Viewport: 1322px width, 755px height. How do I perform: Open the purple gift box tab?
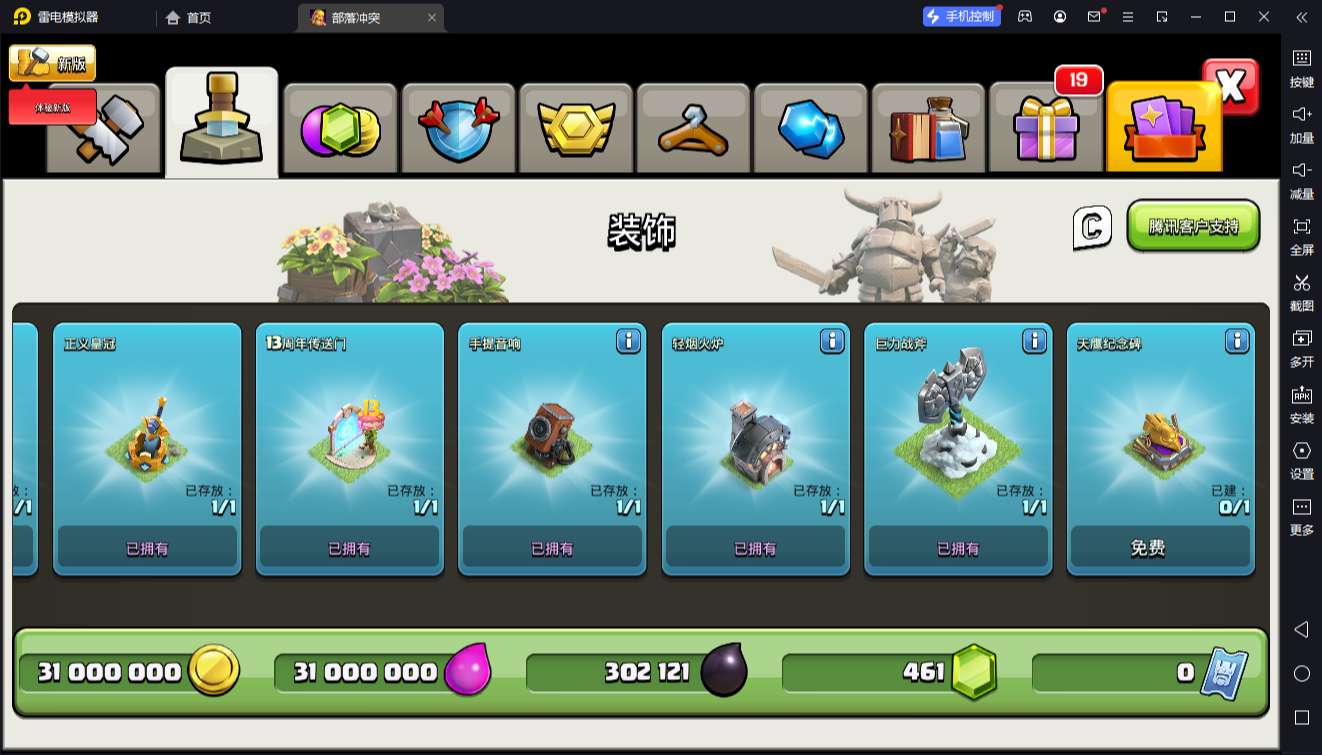[1046, 129]
